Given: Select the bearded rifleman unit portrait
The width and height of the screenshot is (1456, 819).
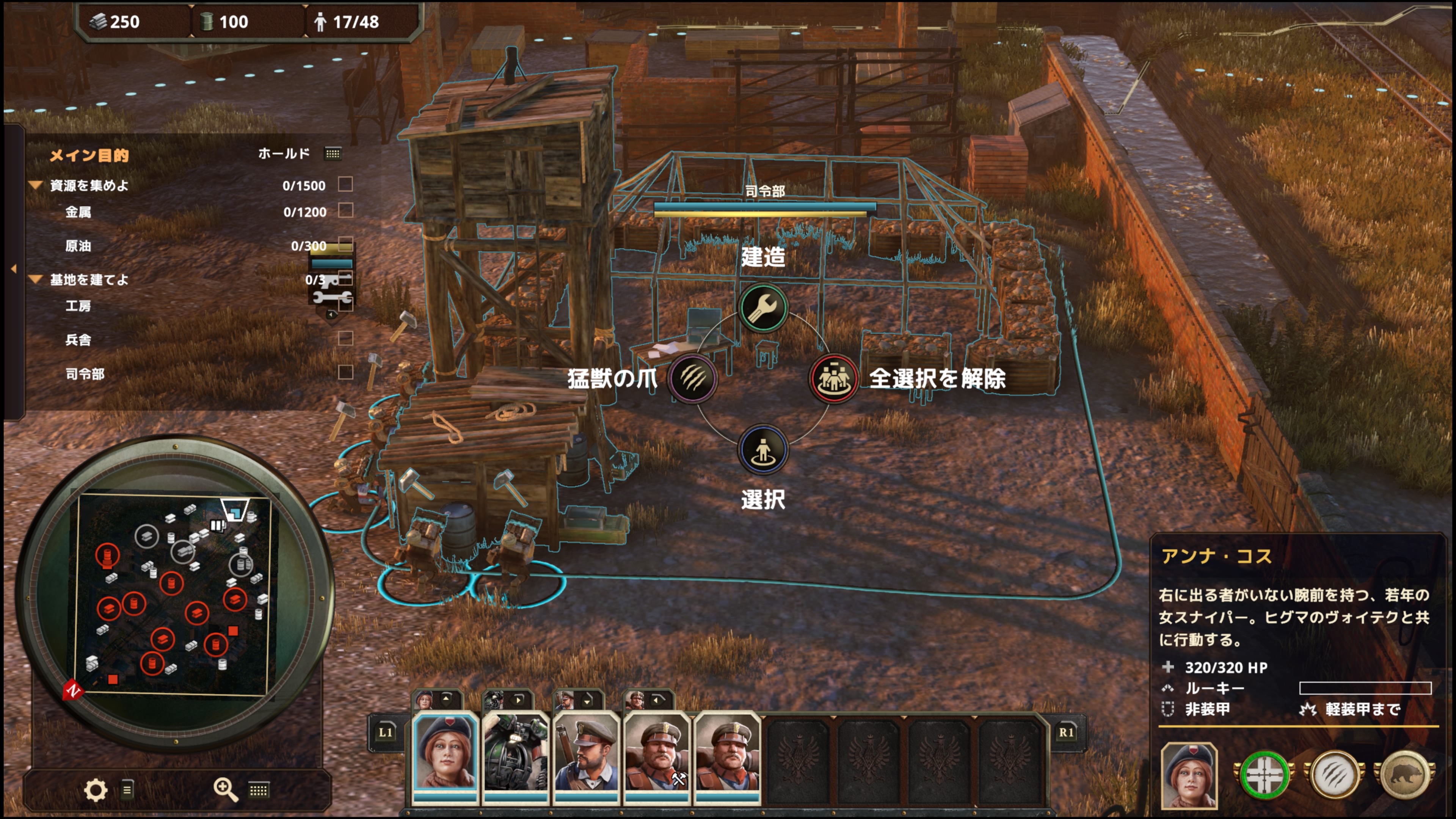Looking at the screenshot, I should point(585,752).
